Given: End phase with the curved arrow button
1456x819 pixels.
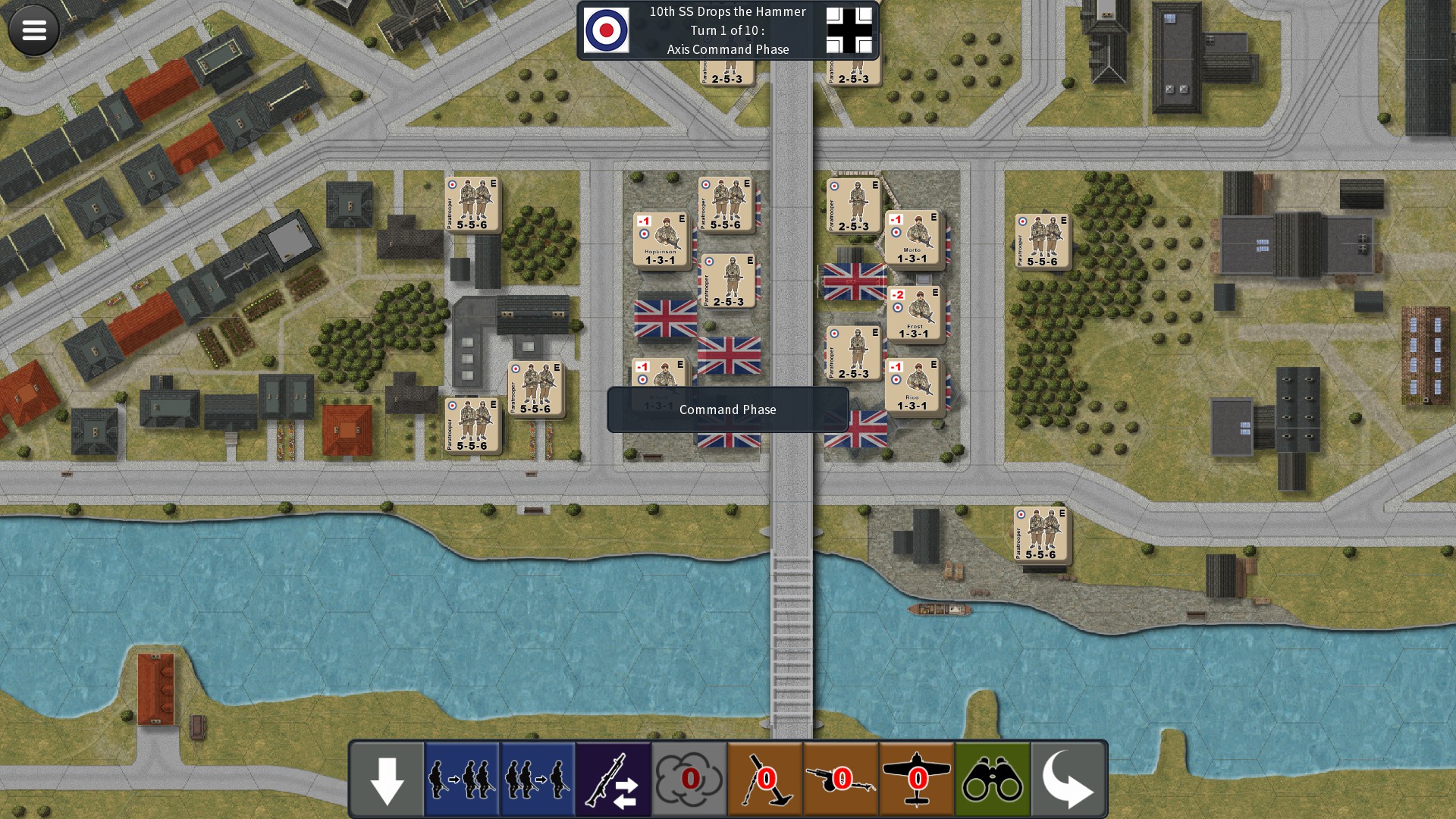Looking at the screenshot, I should coord(1068,780).
